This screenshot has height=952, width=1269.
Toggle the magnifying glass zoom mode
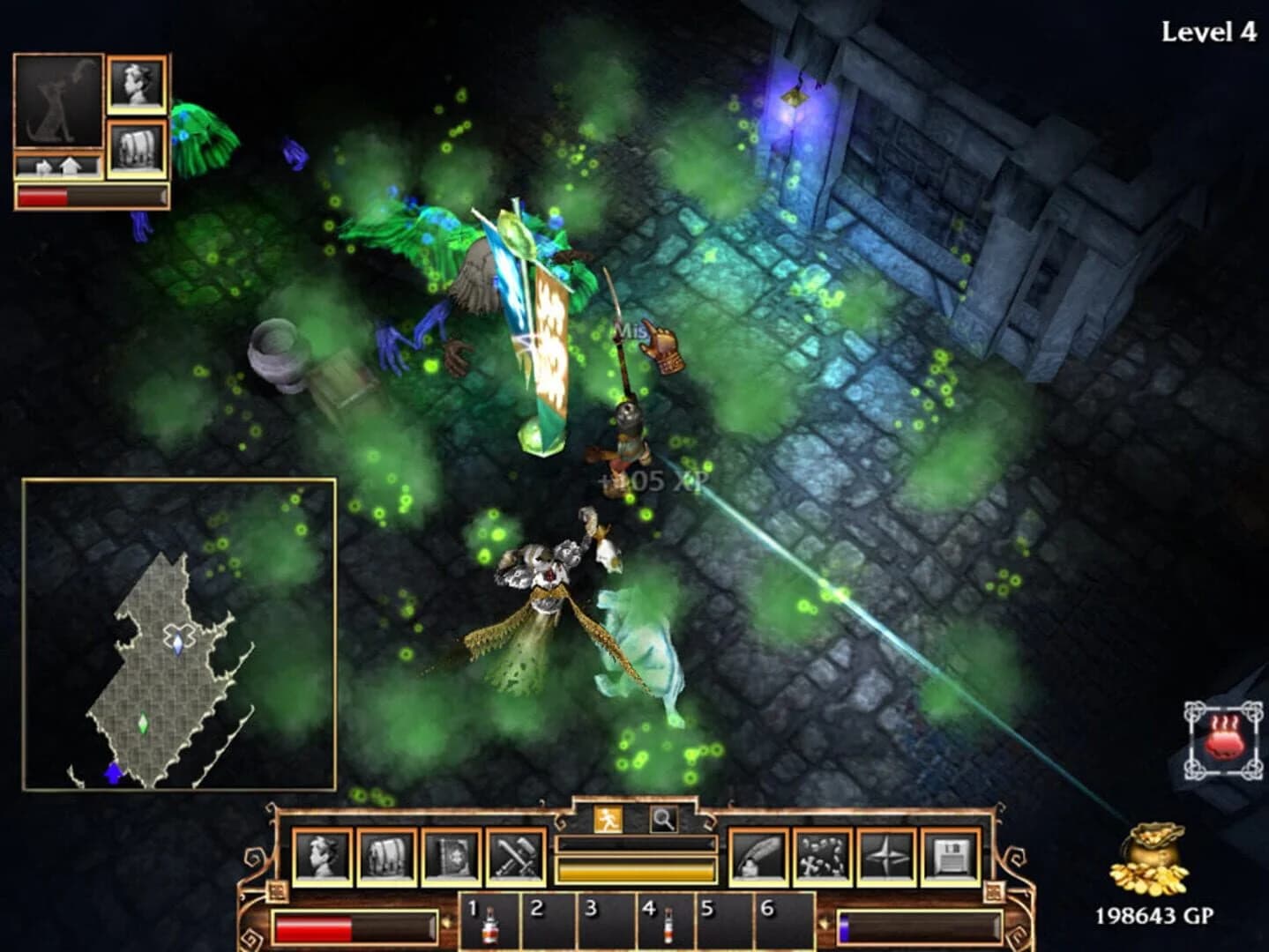662,818
